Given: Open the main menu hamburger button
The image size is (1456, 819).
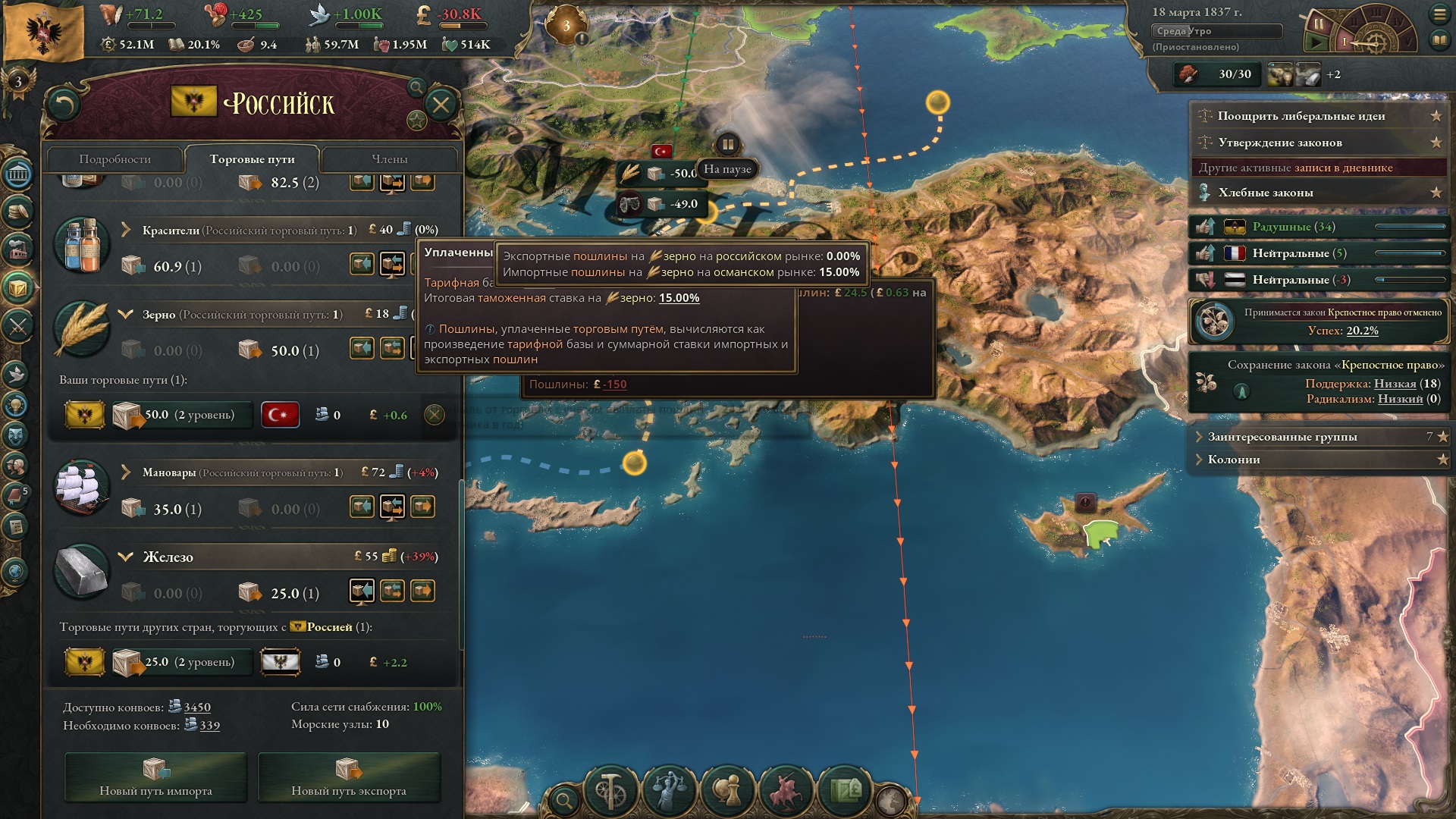Looking at the screenshot, I should 1439,14.
